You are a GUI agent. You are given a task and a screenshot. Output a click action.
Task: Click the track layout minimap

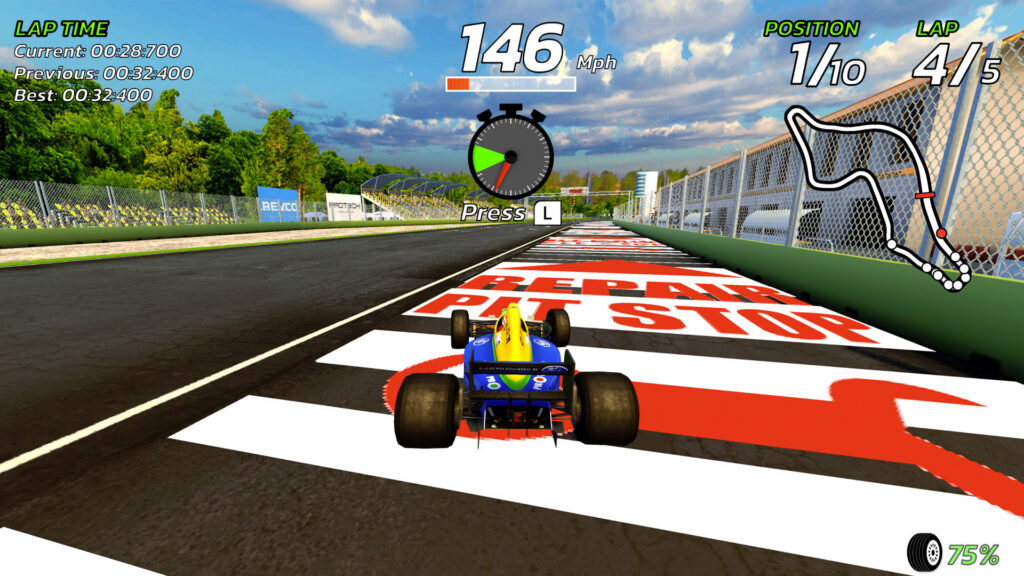click(880, 195)
